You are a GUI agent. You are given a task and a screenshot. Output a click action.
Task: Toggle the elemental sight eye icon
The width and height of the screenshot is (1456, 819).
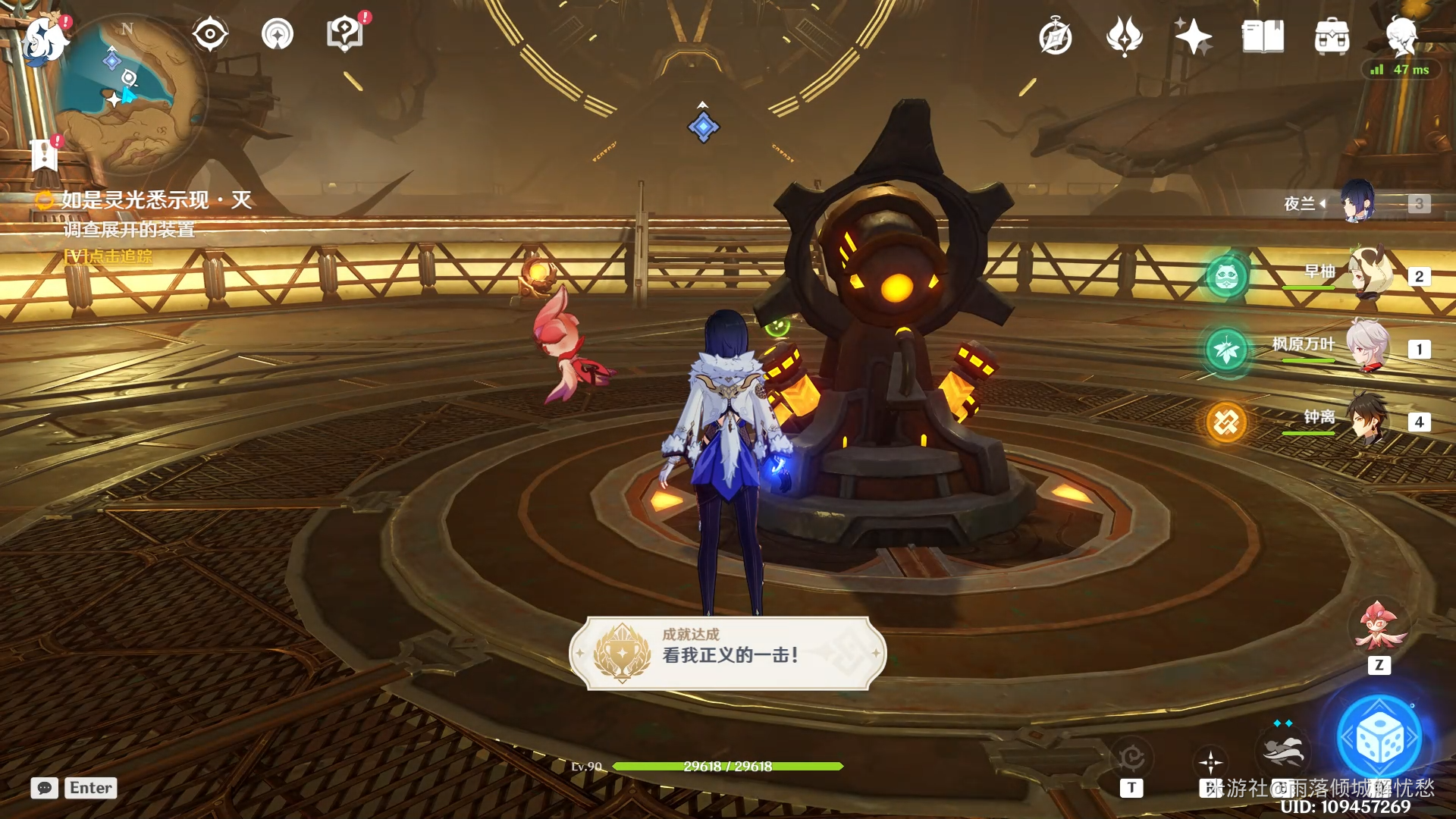[209, 35]
